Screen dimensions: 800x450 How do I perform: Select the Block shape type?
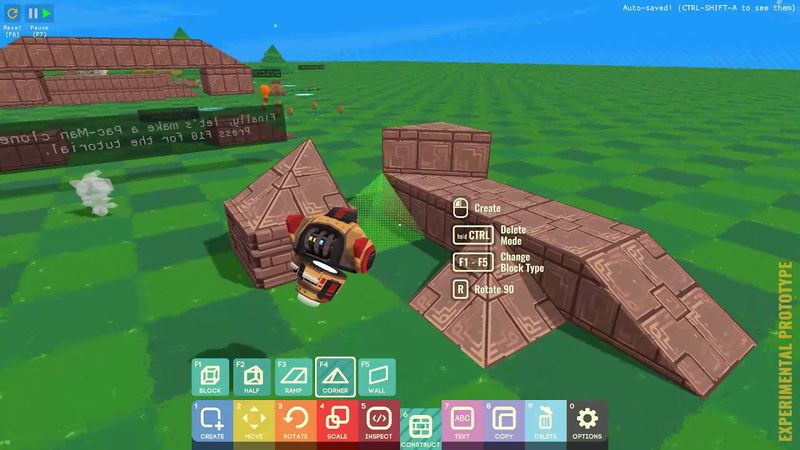tap(210, 378)
